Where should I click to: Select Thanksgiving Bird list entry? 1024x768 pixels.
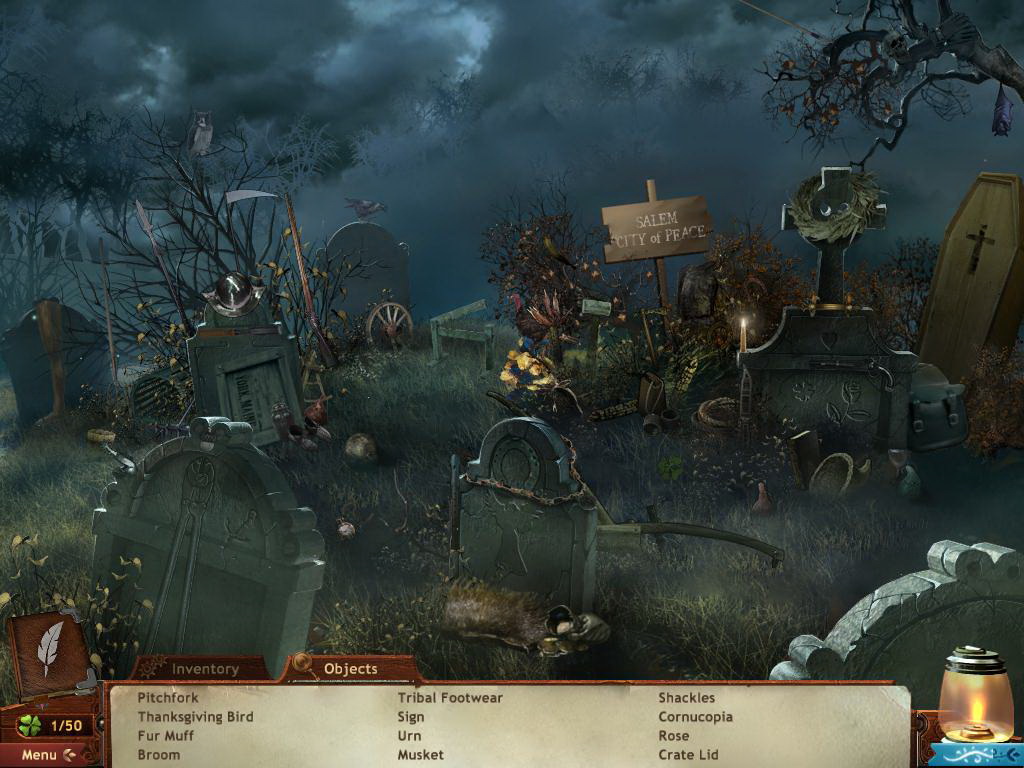coord(195,717)
